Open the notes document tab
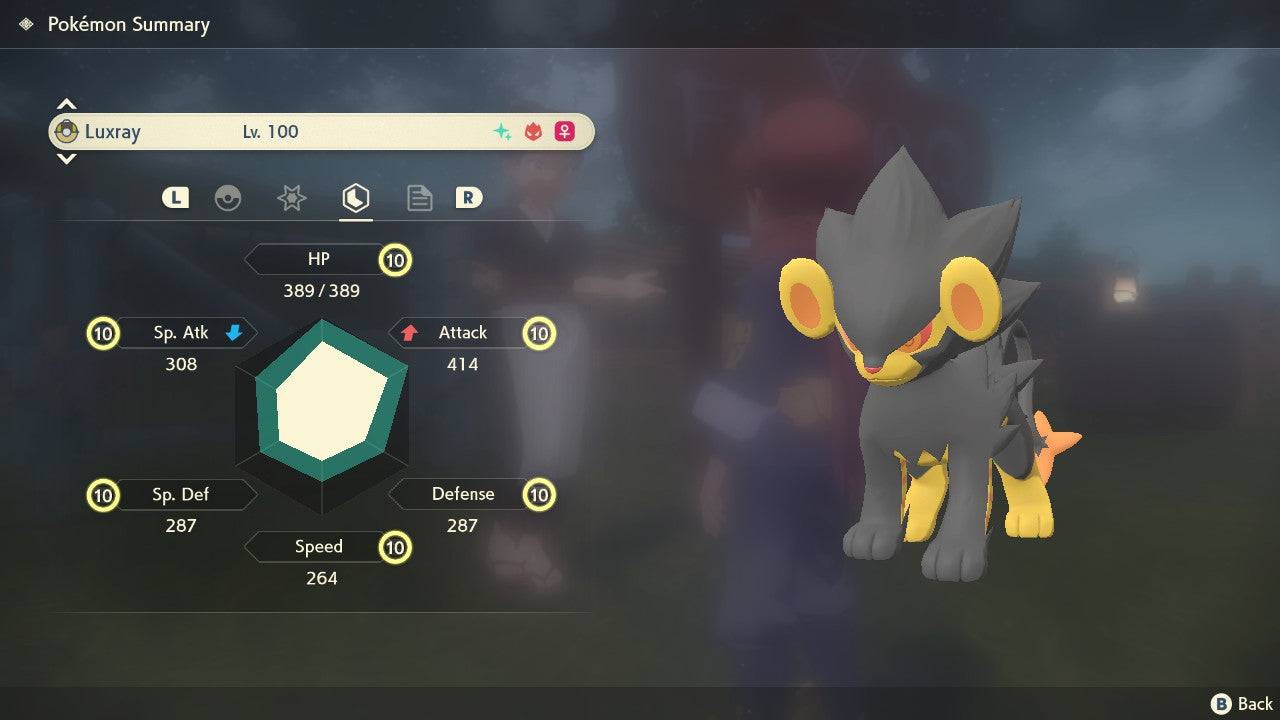This screenshot has height=720, width=1280. coord(419,198)
